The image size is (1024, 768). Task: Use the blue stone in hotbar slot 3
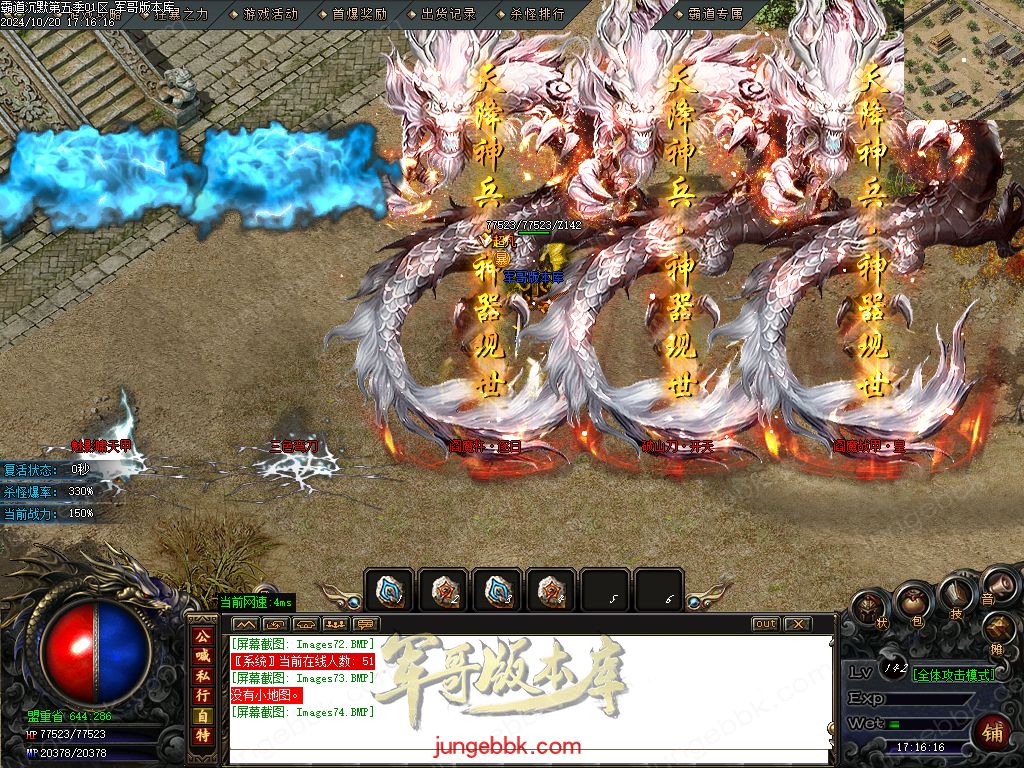[496, 591]
